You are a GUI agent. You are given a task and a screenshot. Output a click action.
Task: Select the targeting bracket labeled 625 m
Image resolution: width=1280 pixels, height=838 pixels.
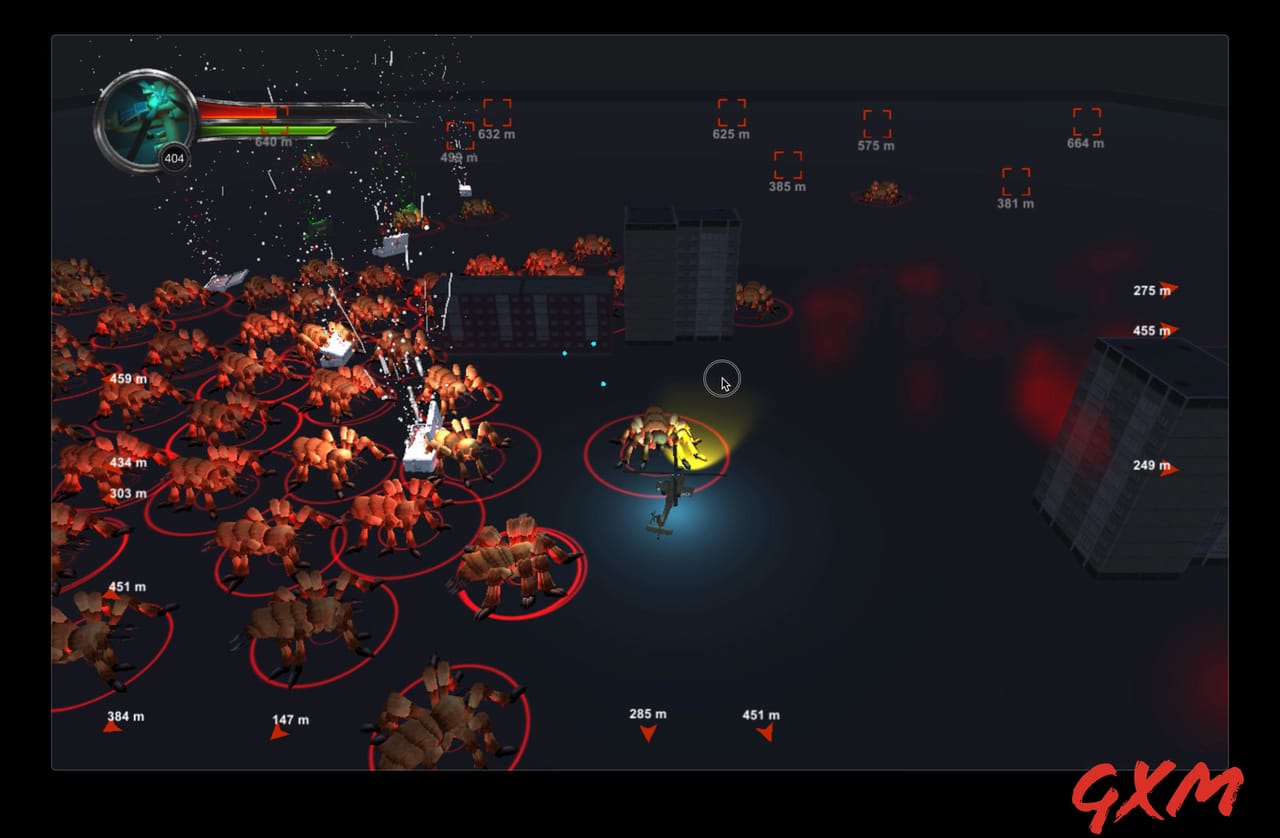(x=732, y=110)
